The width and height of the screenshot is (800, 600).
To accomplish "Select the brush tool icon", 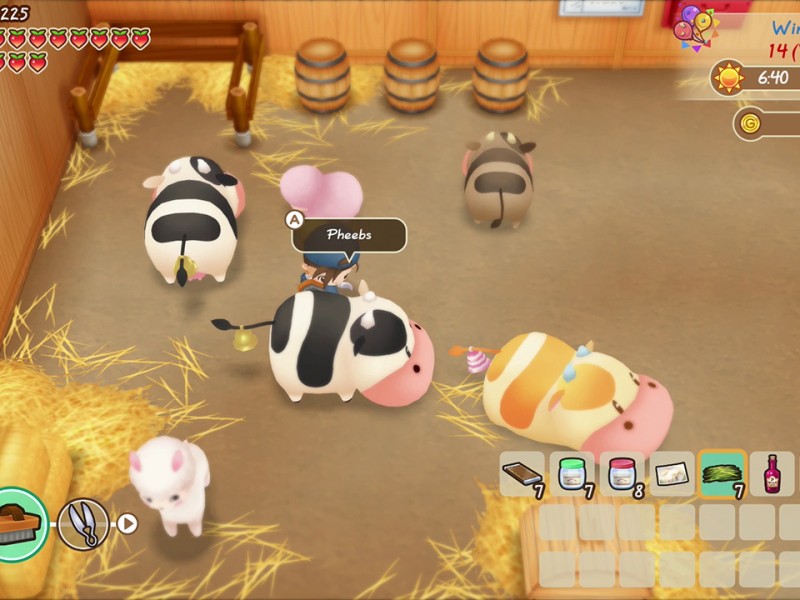I will tap(20, 521).
